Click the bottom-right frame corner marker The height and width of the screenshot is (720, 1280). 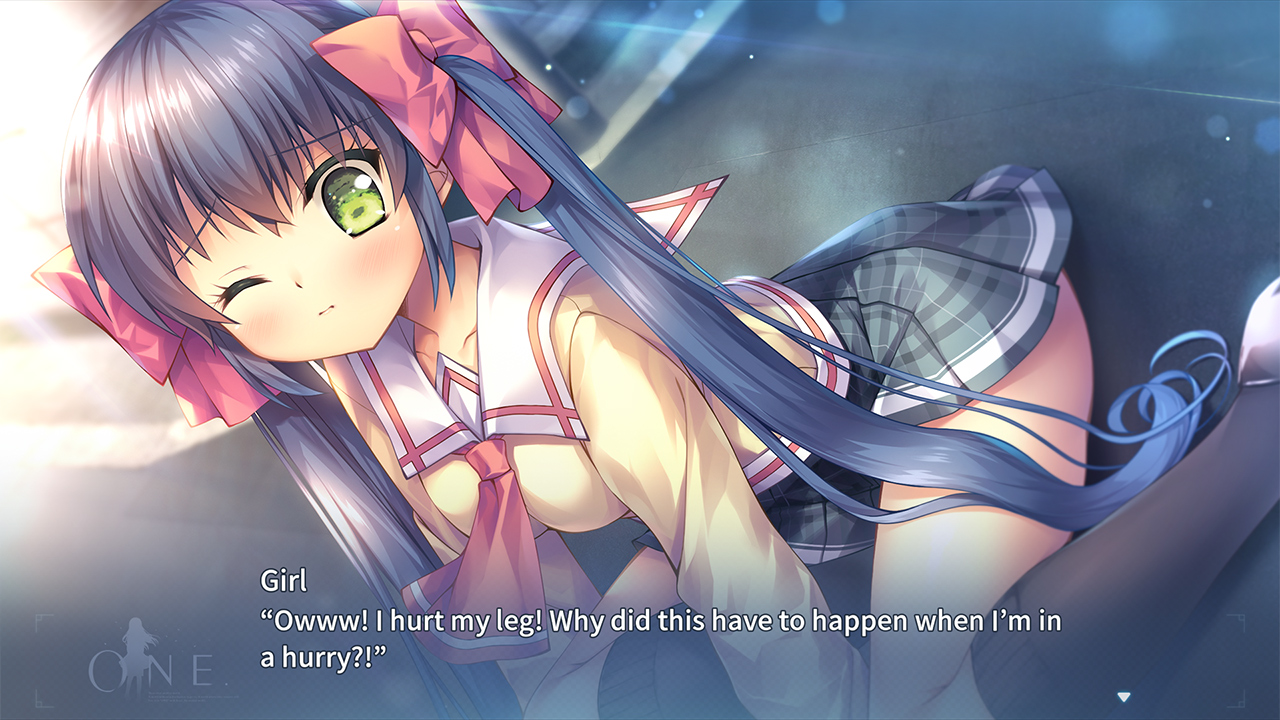1236,704
